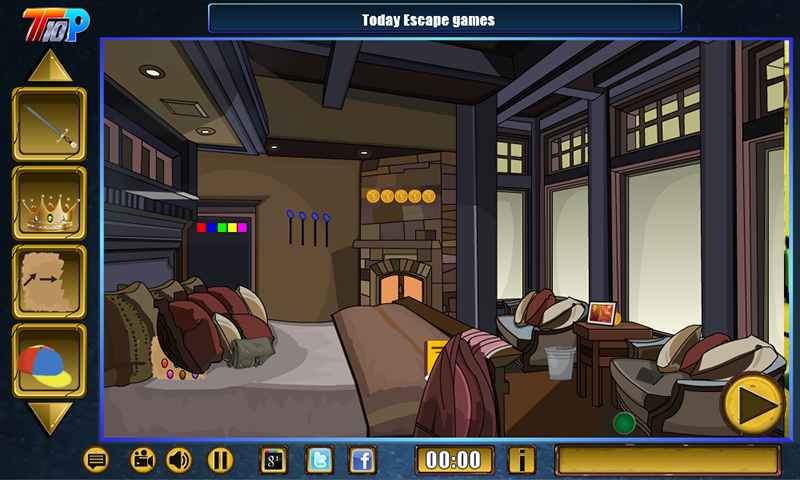The width and height of the screenshot is (800, 480).
Task: Show the info panel
Action: coord(521,460)
